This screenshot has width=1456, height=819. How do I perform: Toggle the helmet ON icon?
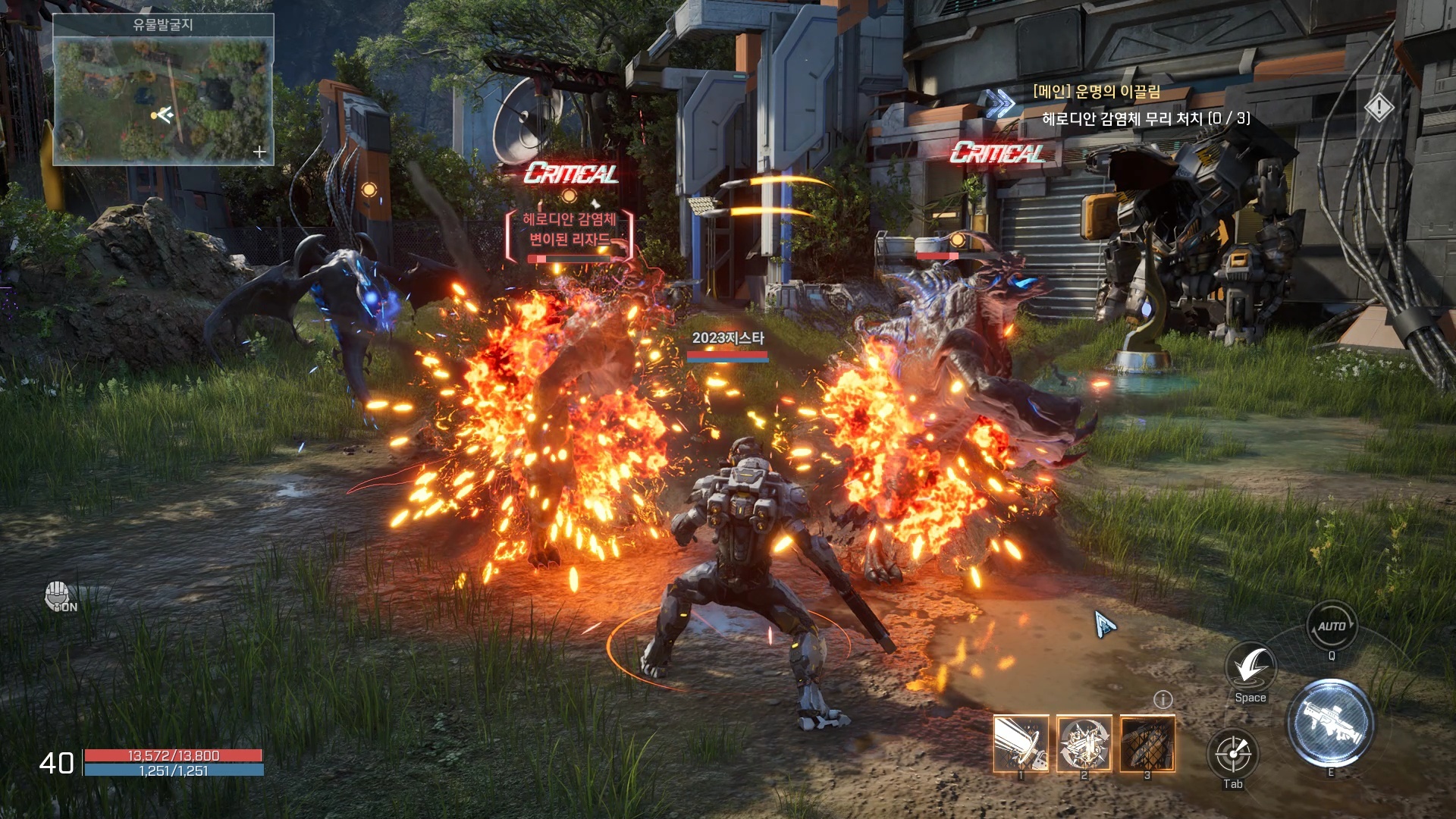click(x=59, y=598)
